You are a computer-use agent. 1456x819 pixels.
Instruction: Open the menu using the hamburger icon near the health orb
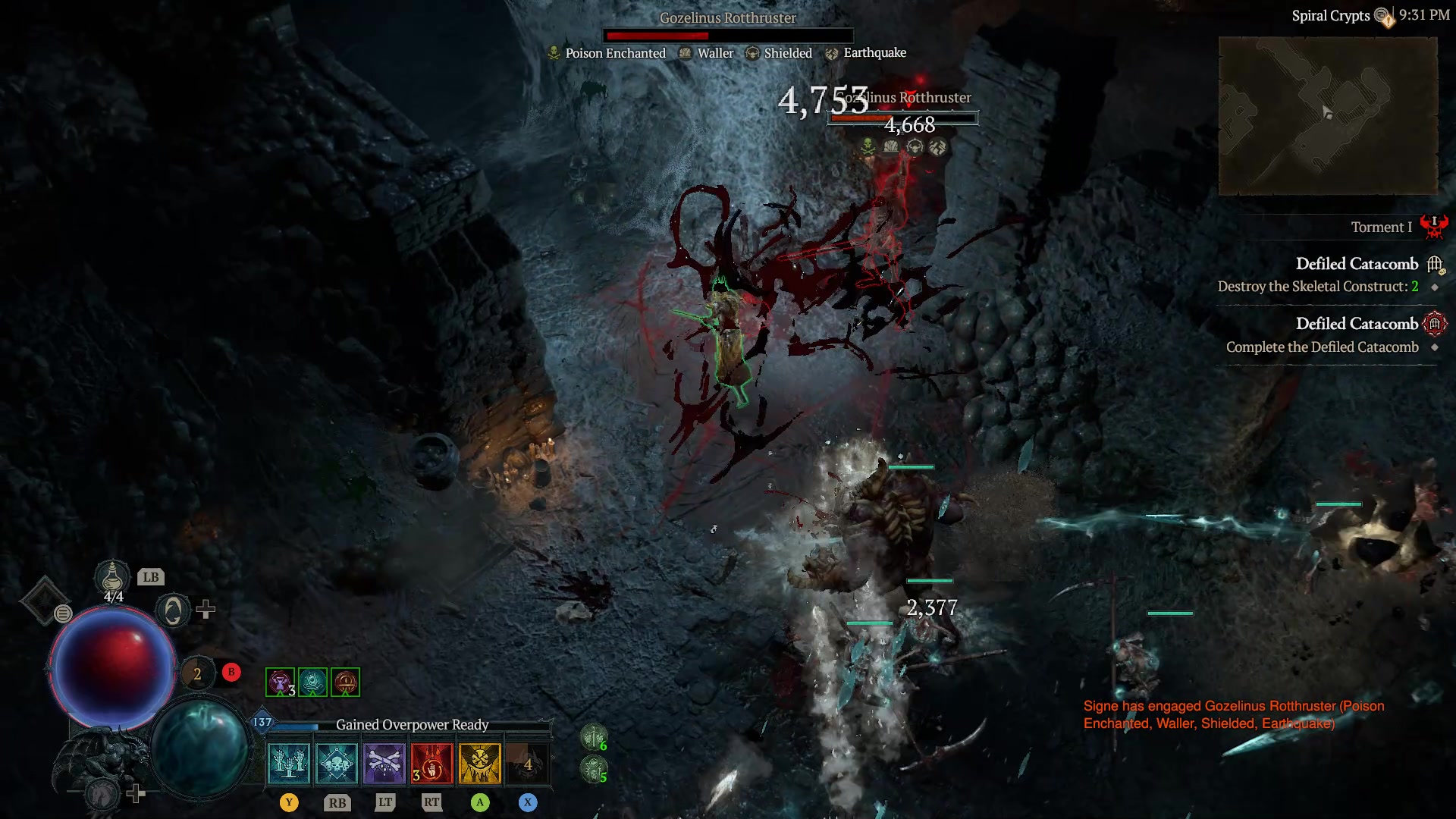[63, 613]
